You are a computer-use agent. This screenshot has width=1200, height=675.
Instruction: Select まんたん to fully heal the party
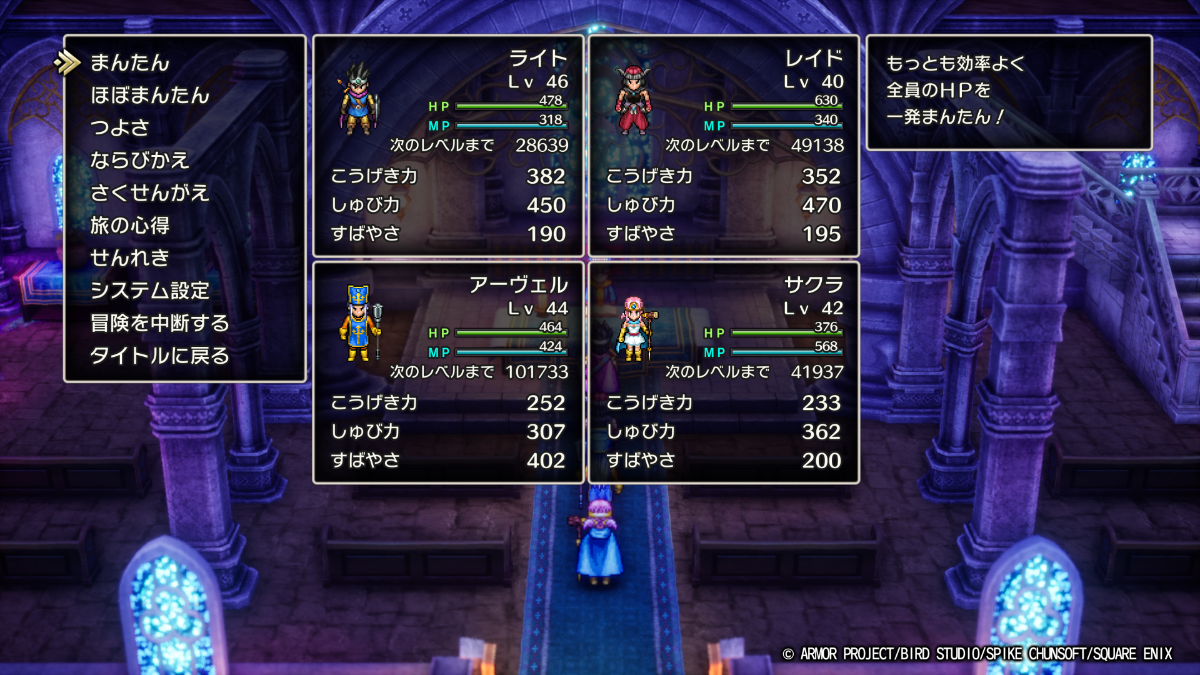click(130, 63)
